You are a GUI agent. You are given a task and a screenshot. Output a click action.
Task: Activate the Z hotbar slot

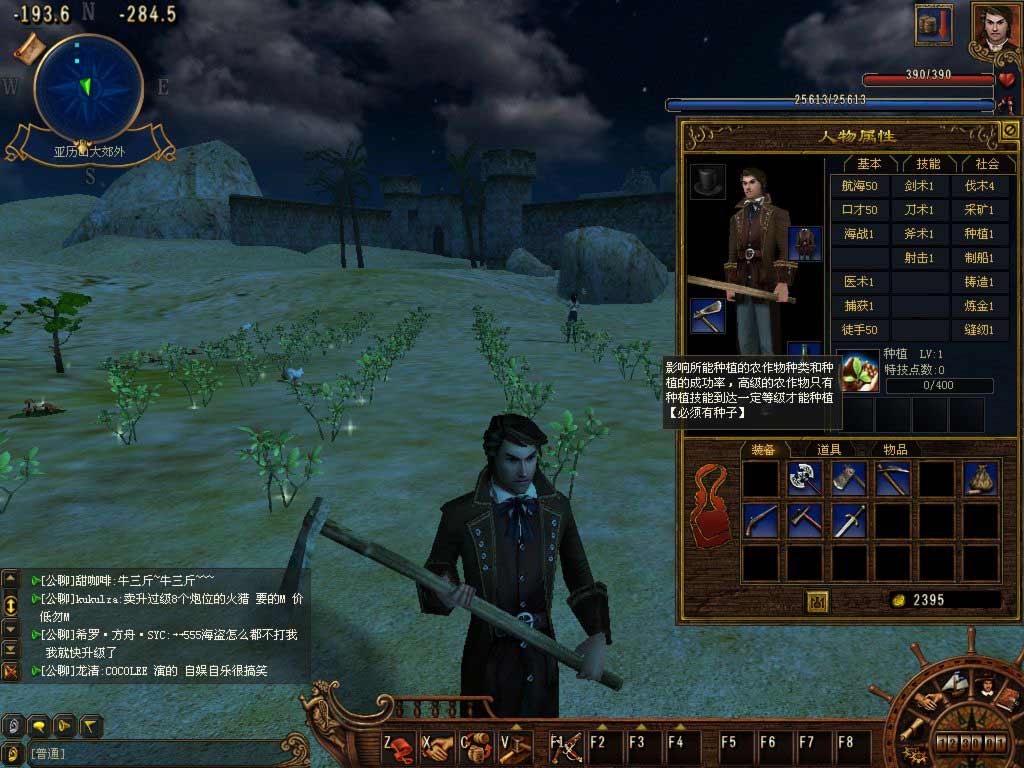point(399,745)
